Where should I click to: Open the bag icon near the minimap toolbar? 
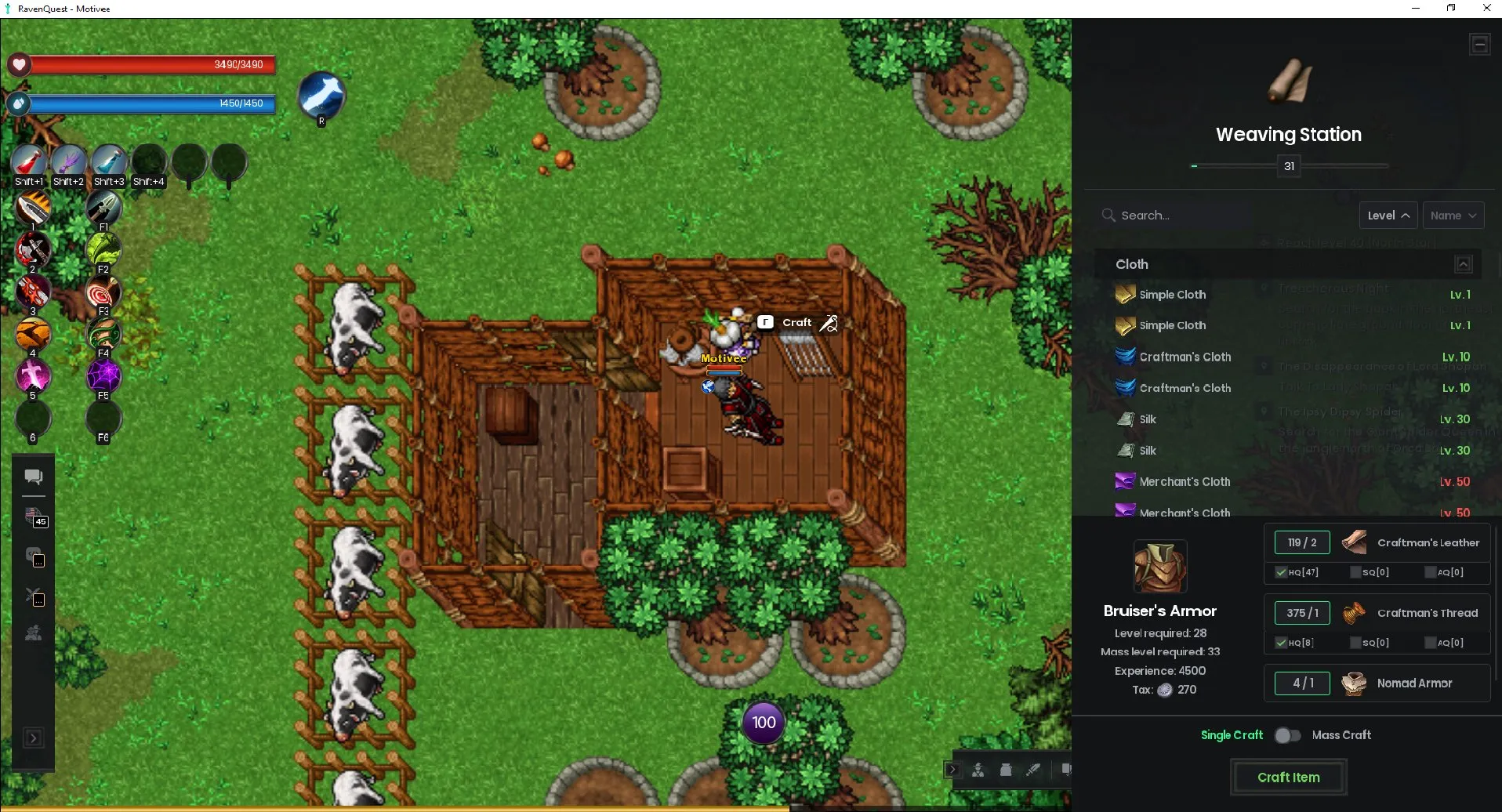(x=1007, y=769)
